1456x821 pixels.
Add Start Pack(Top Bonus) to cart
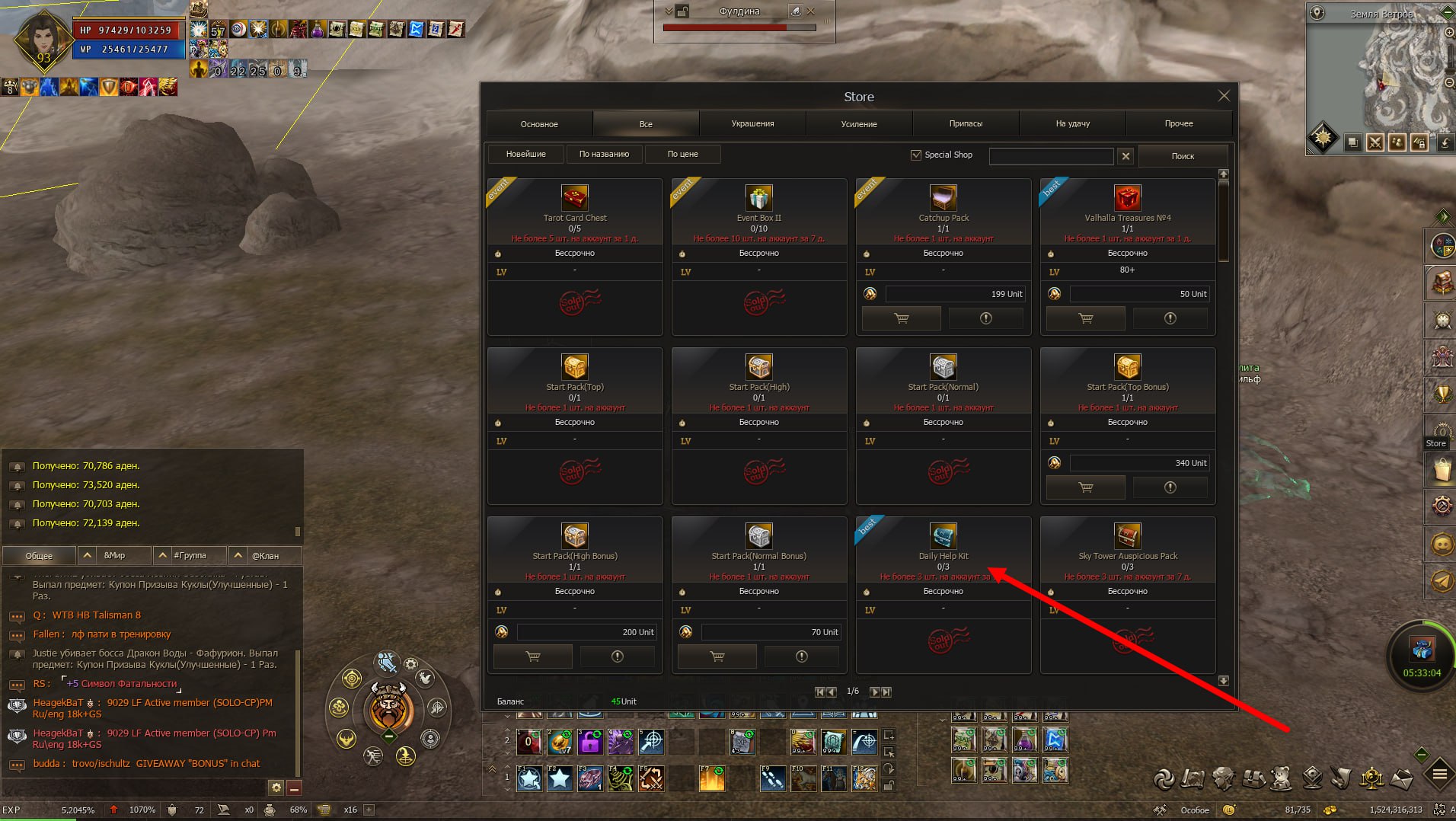(x=1086, y=487)
